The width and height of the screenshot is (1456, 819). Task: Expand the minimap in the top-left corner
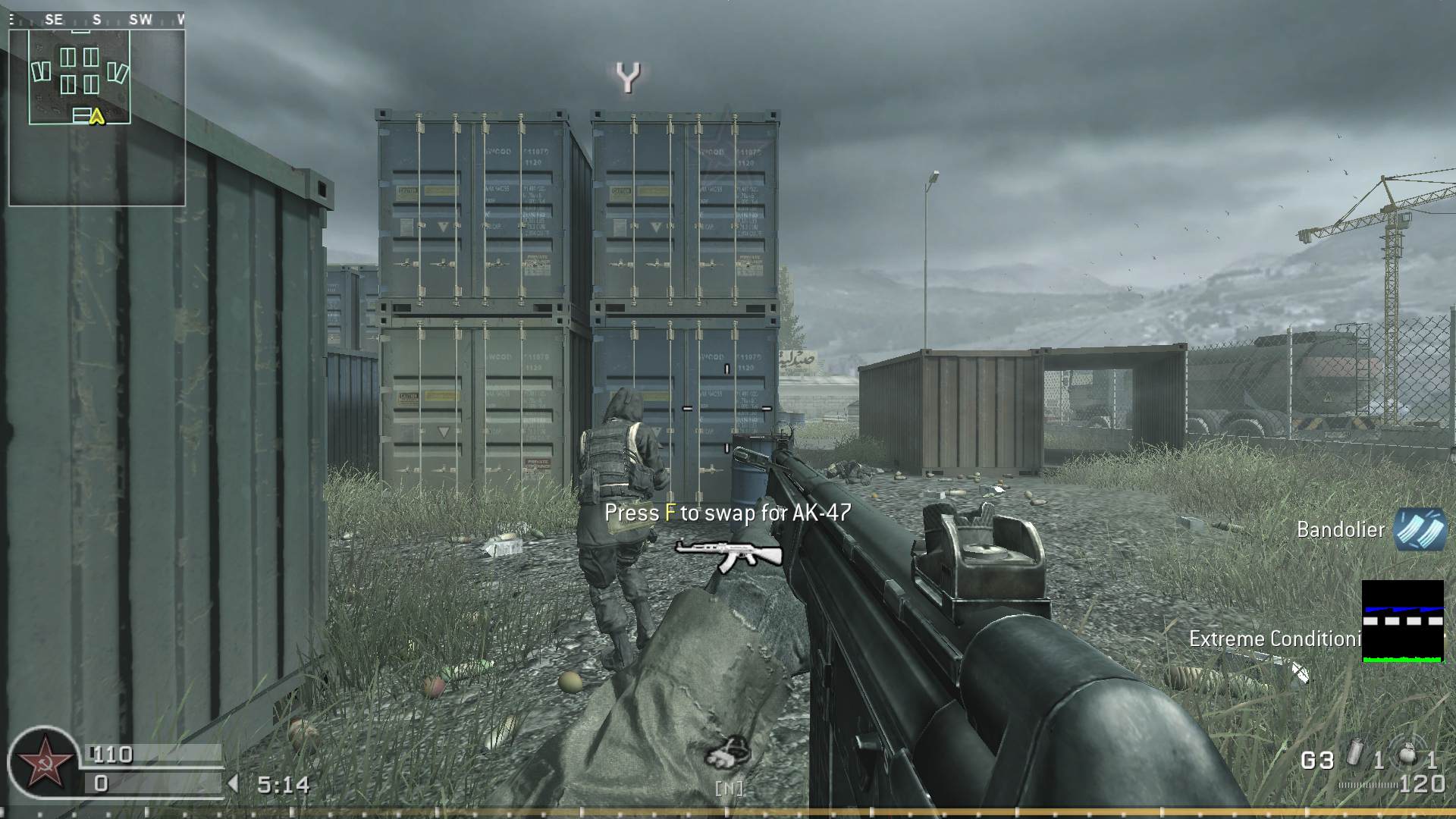click(97, 112)
